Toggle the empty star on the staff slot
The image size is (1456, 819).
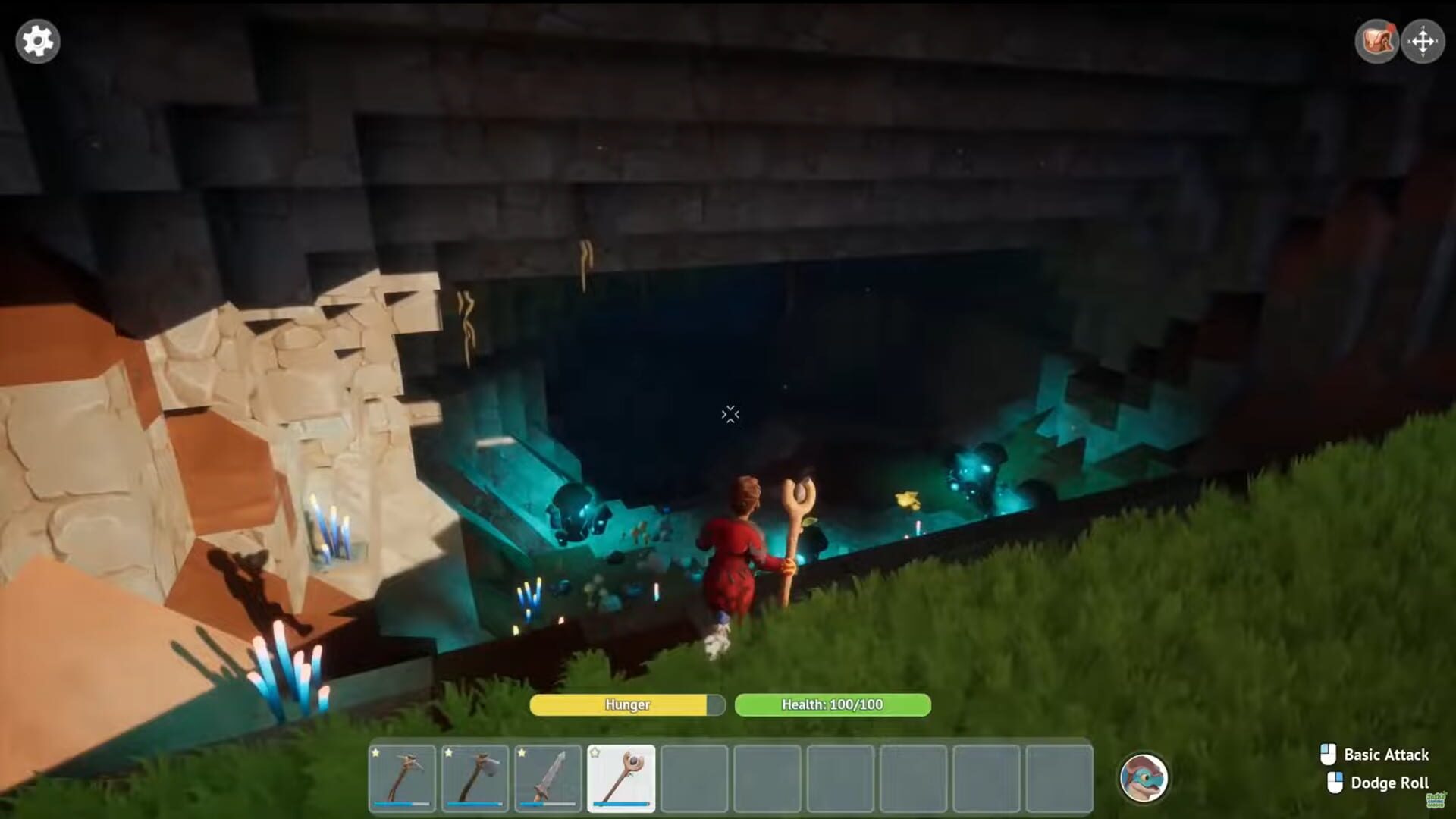click(x=595, y=753)
